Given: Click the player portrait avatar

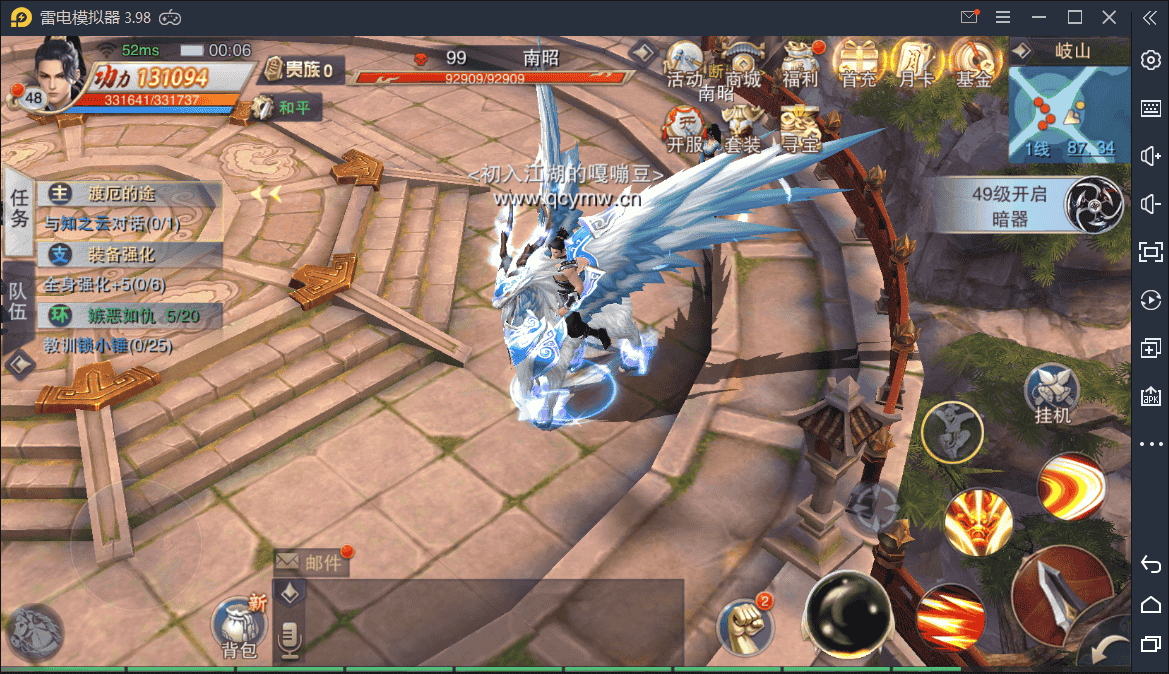Looking at the screenshot, I should [58, 68].
